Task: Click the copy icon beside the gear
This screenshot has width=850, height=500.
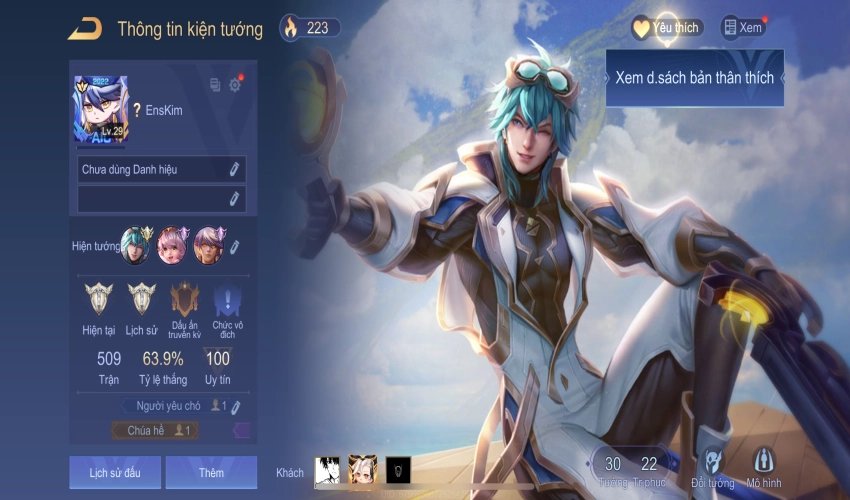Action: 215,85
